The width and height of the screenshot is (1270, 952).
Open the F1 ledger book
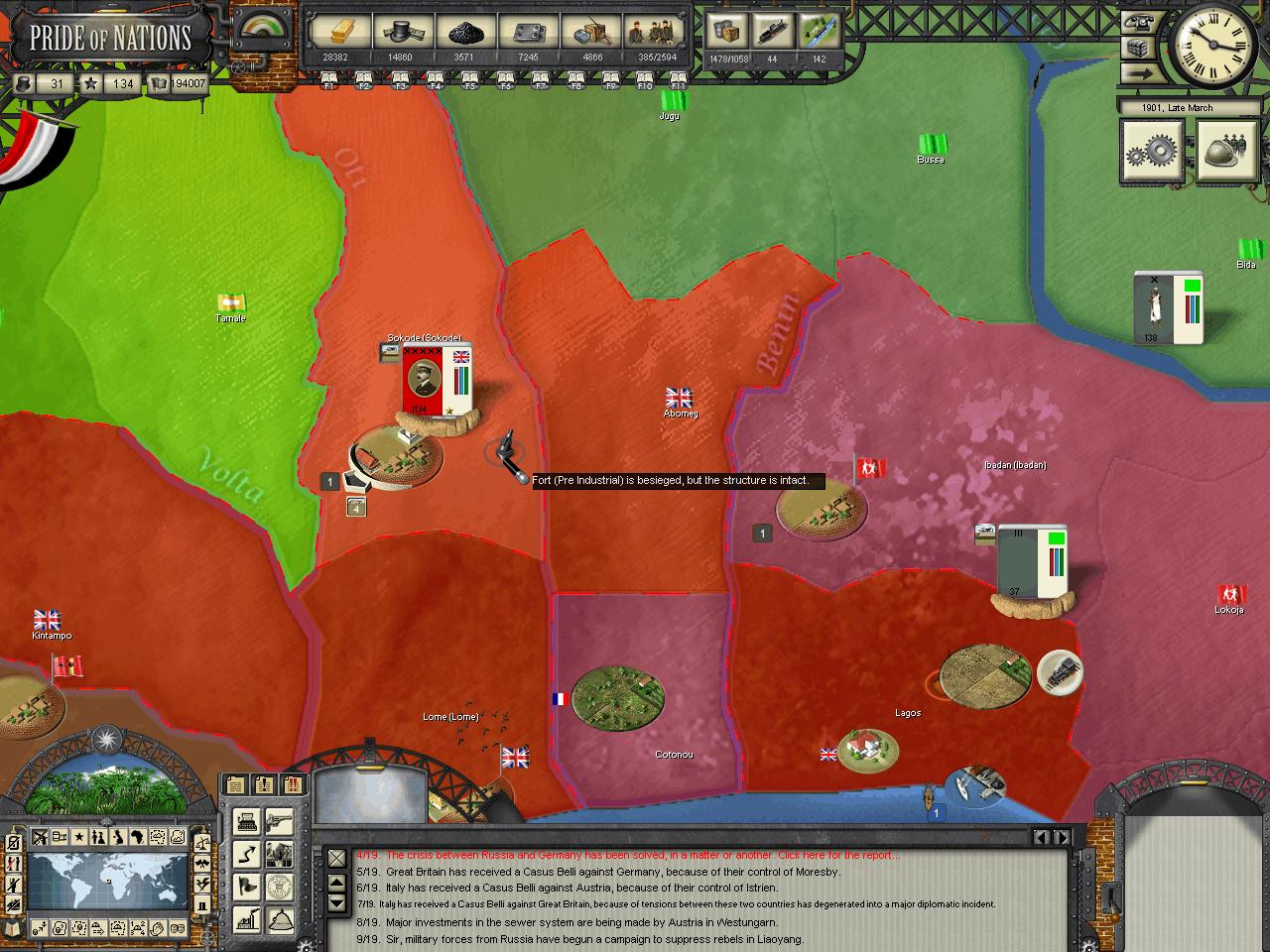point(329,79)
